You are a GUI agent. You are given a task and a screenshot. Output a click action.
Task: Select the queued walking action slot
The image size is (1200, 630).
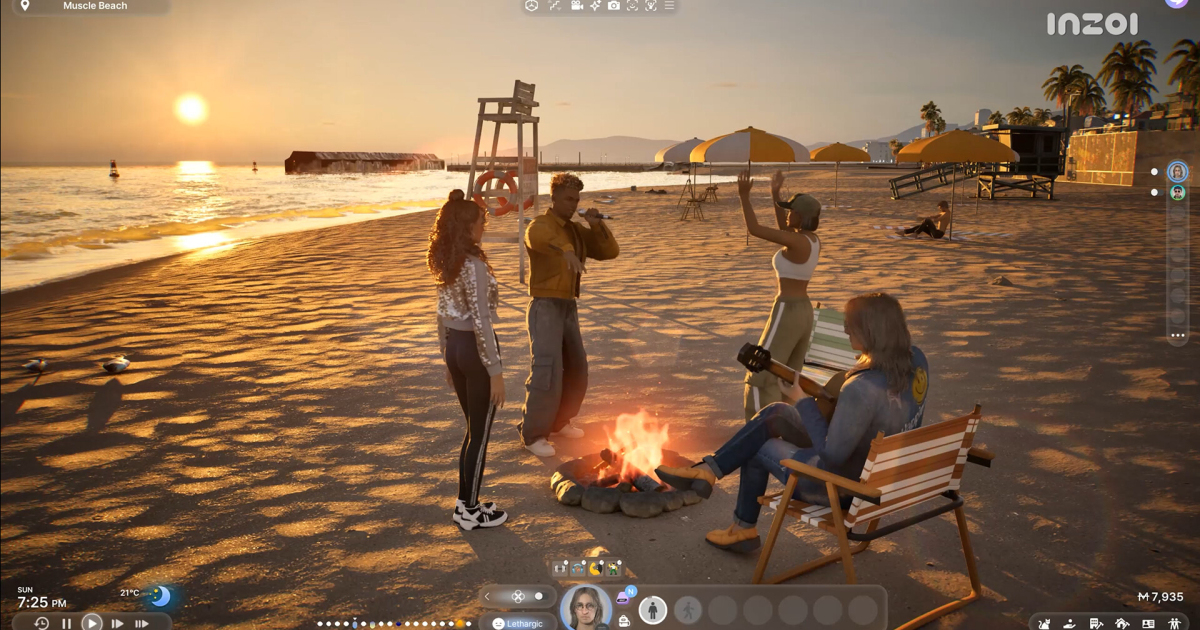point(688,609)
